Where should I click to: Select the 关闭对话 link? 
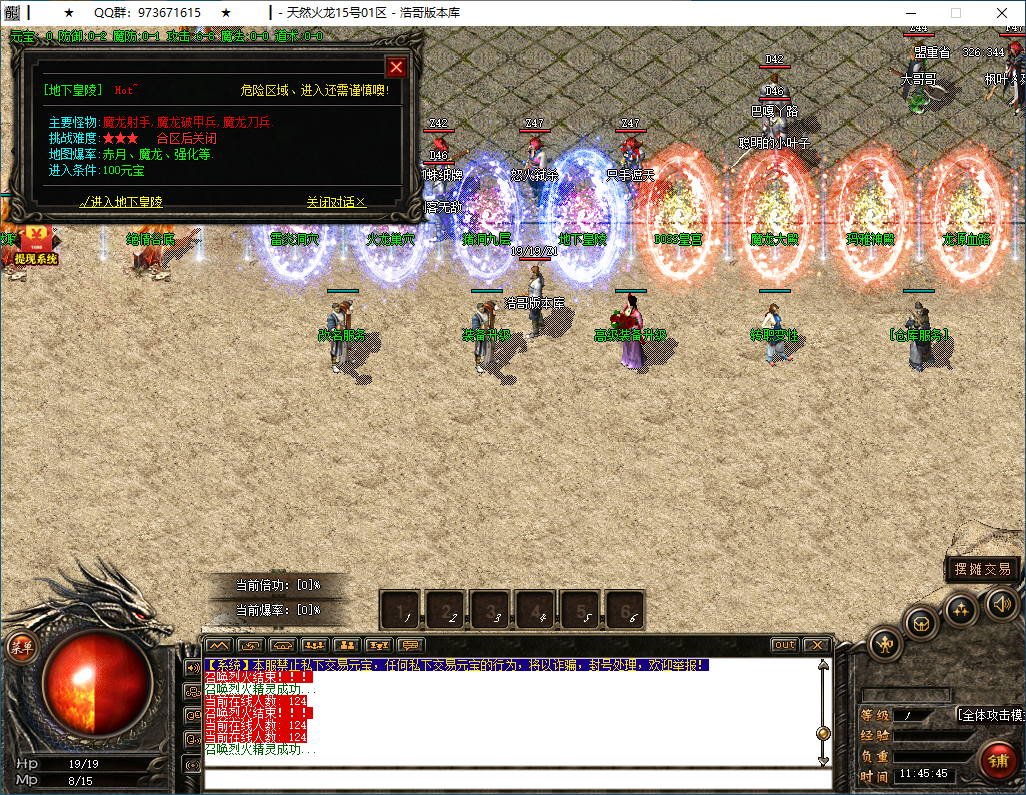click(x=336, y=202)
